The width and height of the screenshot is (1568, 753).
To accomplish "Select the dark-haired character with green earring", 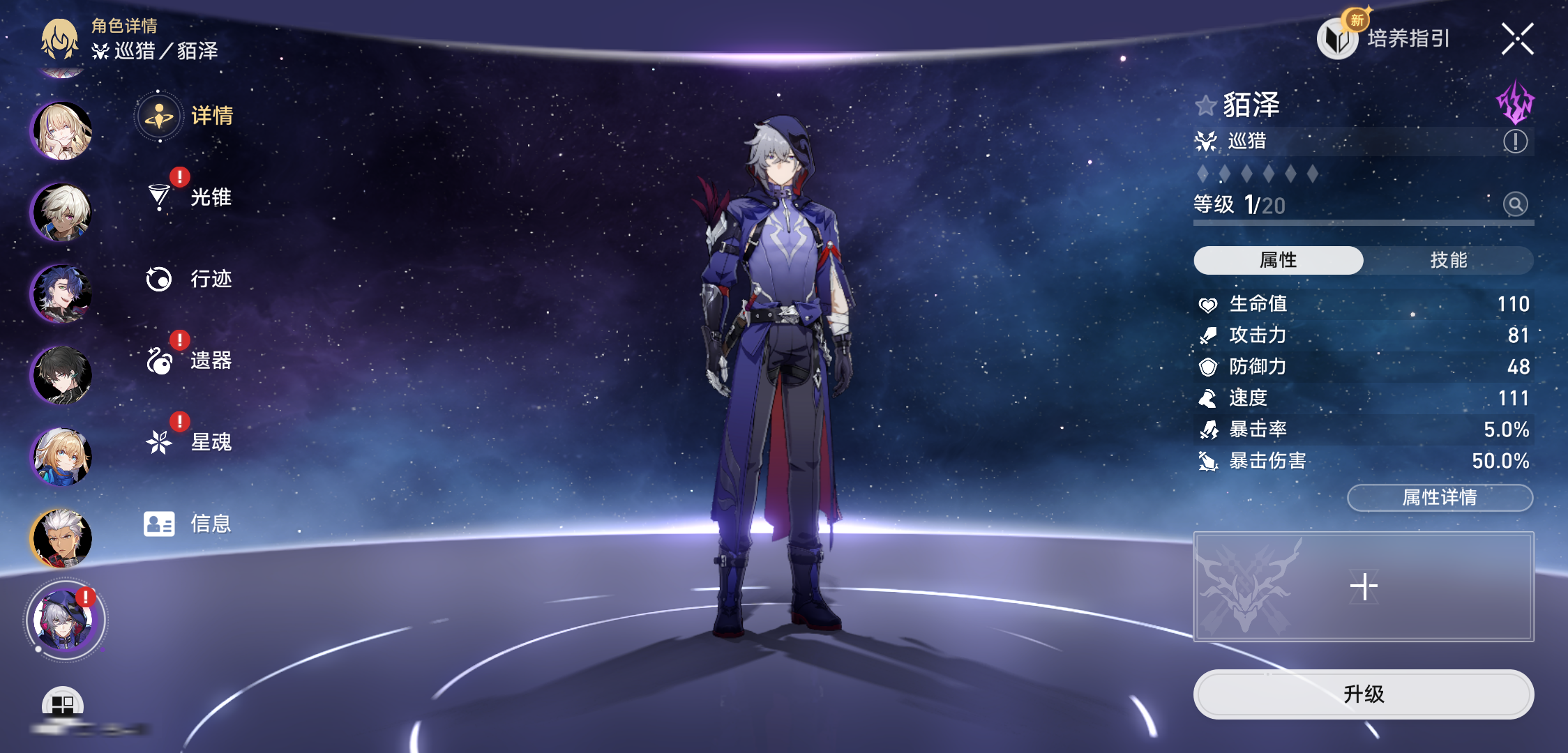I will [x=62, y=375].
